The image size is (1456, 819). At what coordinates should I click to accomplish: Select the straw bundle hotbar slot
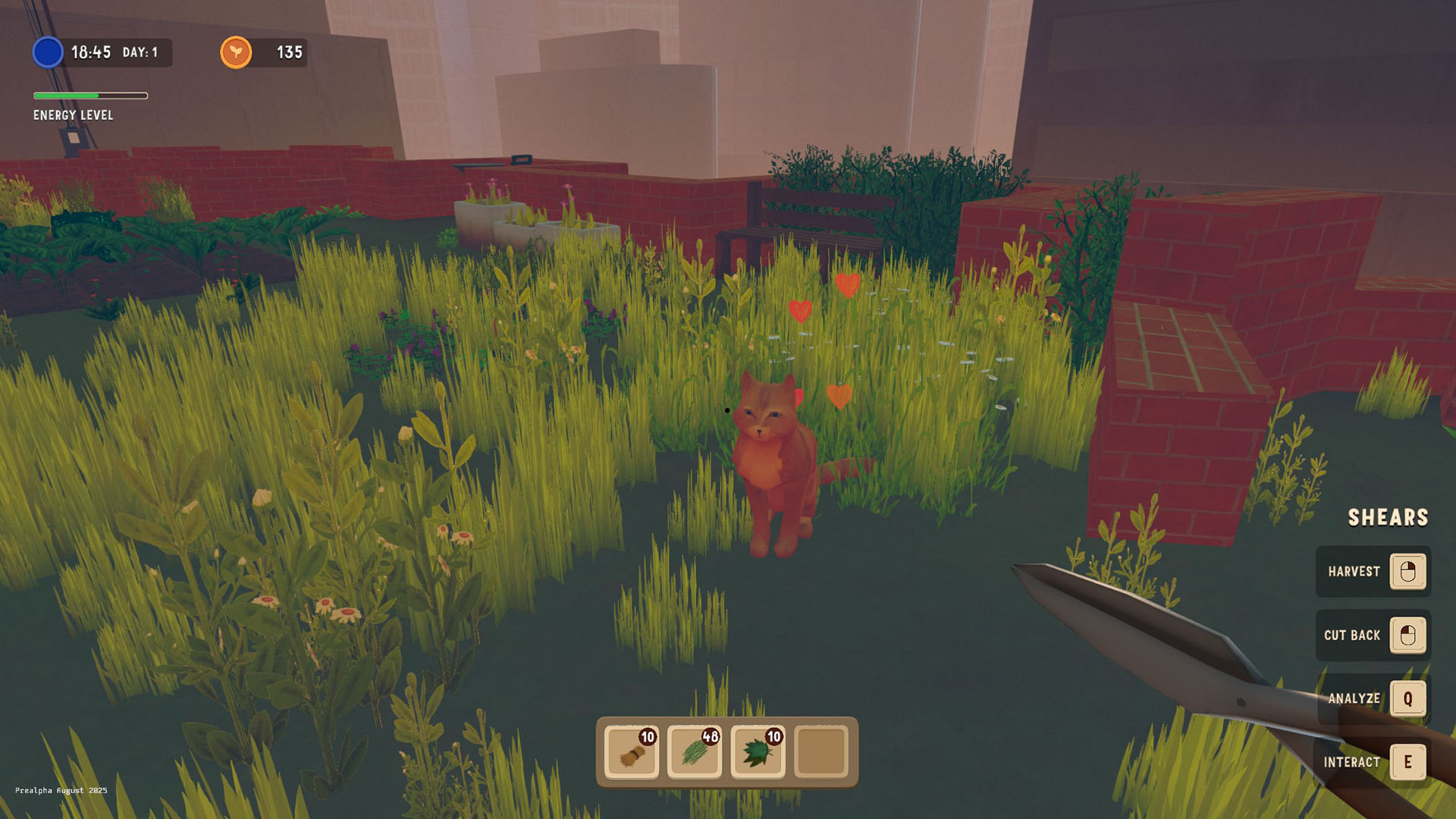632,752
